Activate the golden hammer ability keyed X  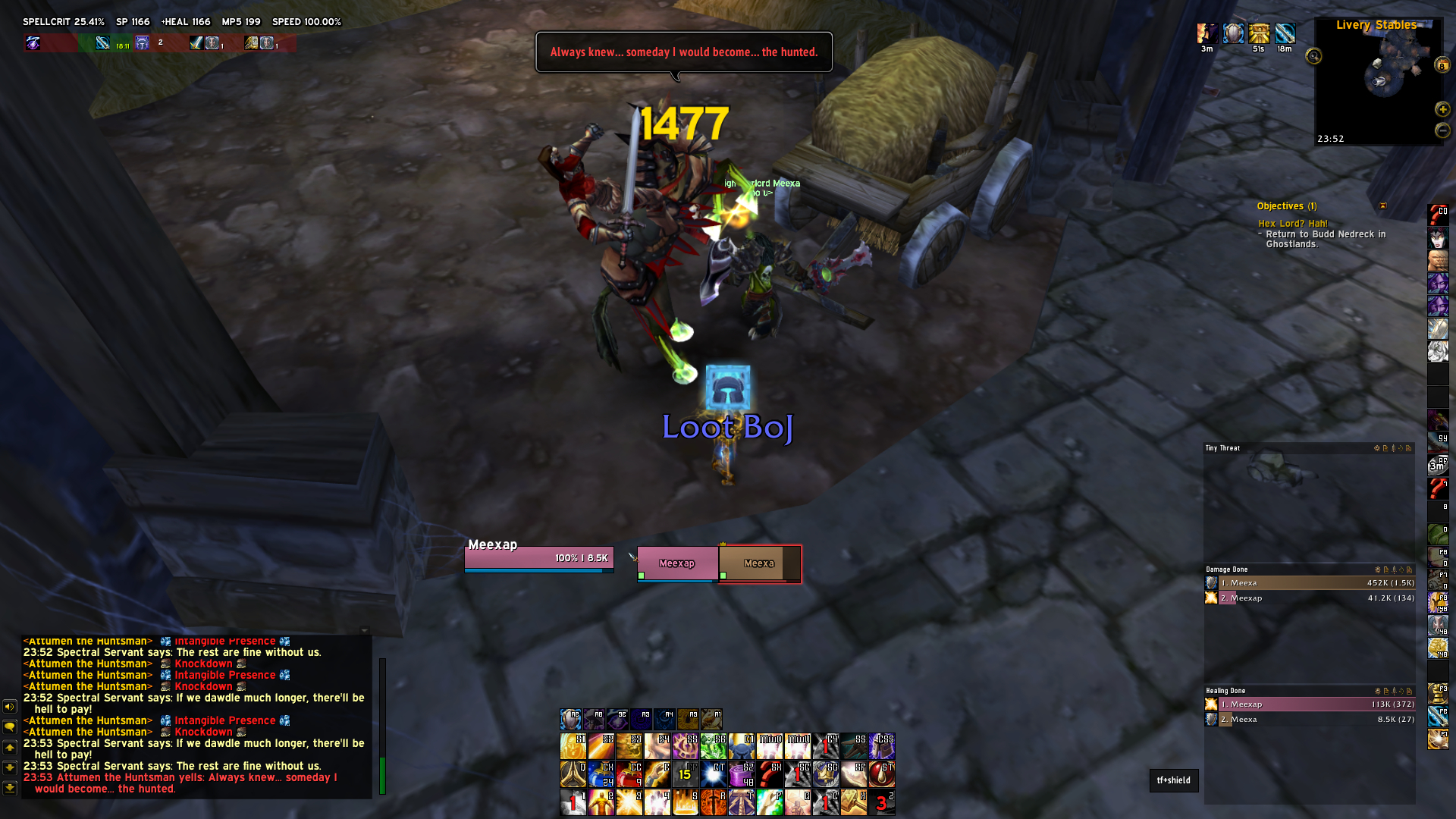853,802
